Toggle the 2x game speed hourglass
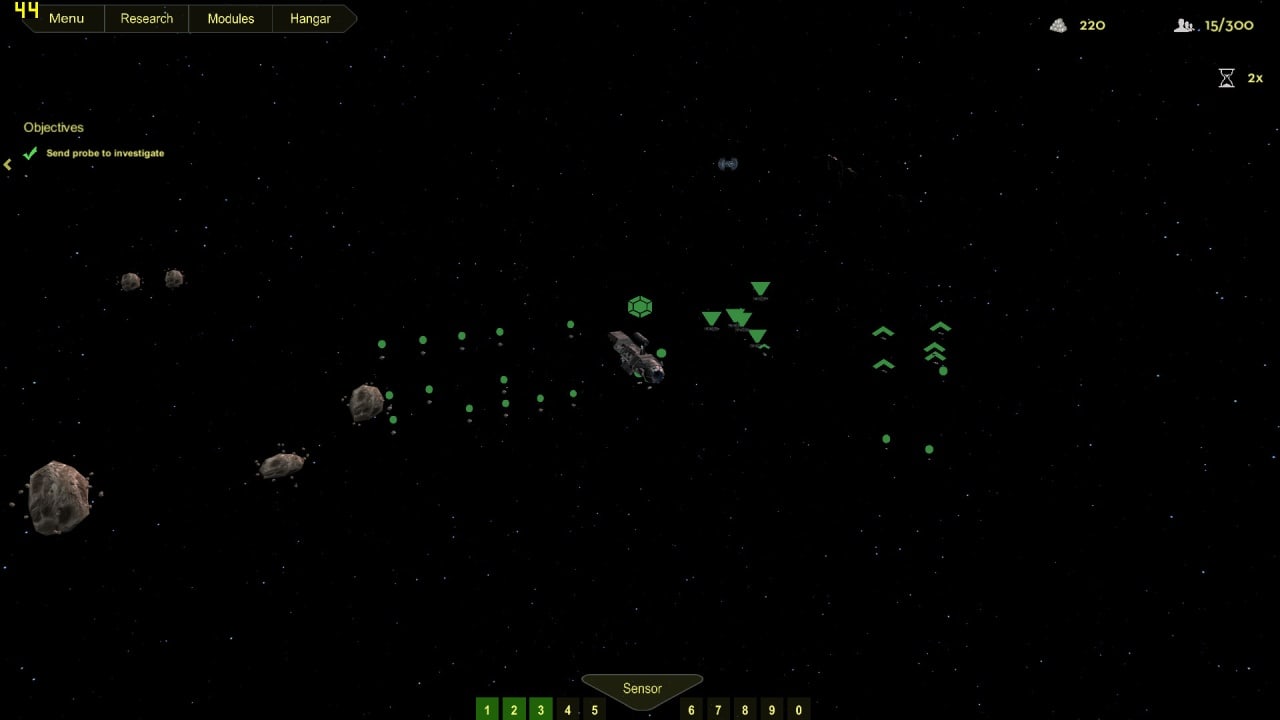Viewport: 1280px width, 720px height. (x=1227, y=78)
